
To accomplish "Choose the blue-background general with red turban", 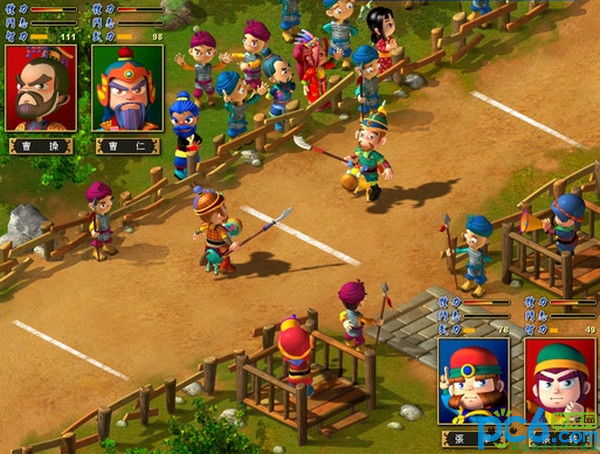I will tap(473, 380).
